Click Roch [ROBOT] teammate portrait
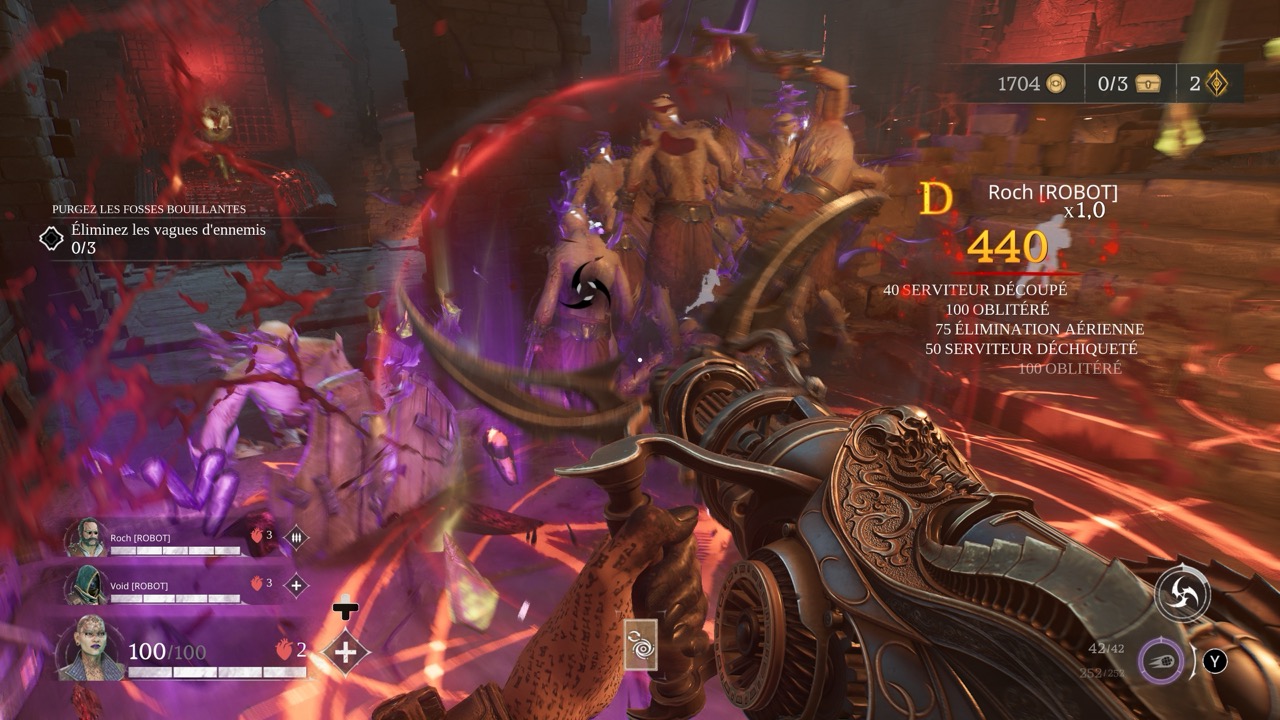The height and width of the screenshot is (720, 1280). coord(86,538)
